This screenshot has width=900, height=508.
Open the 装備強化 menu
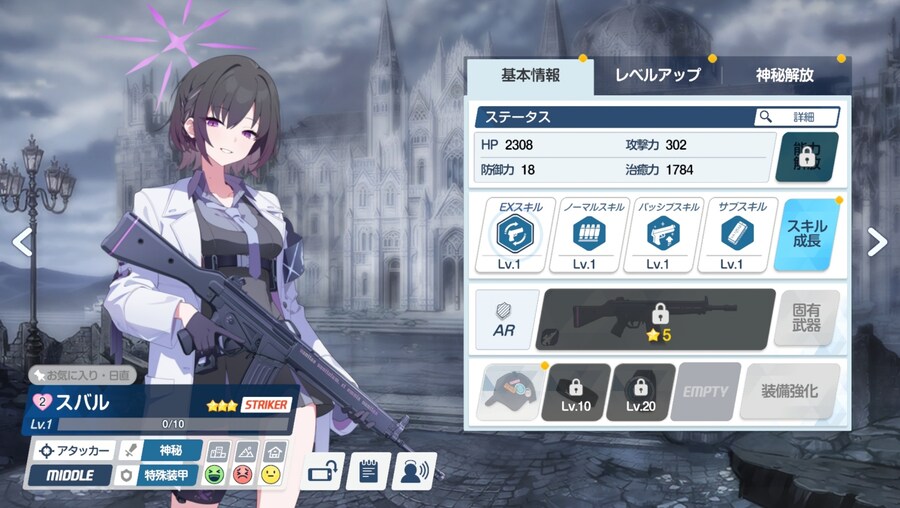tap(790, 391)
